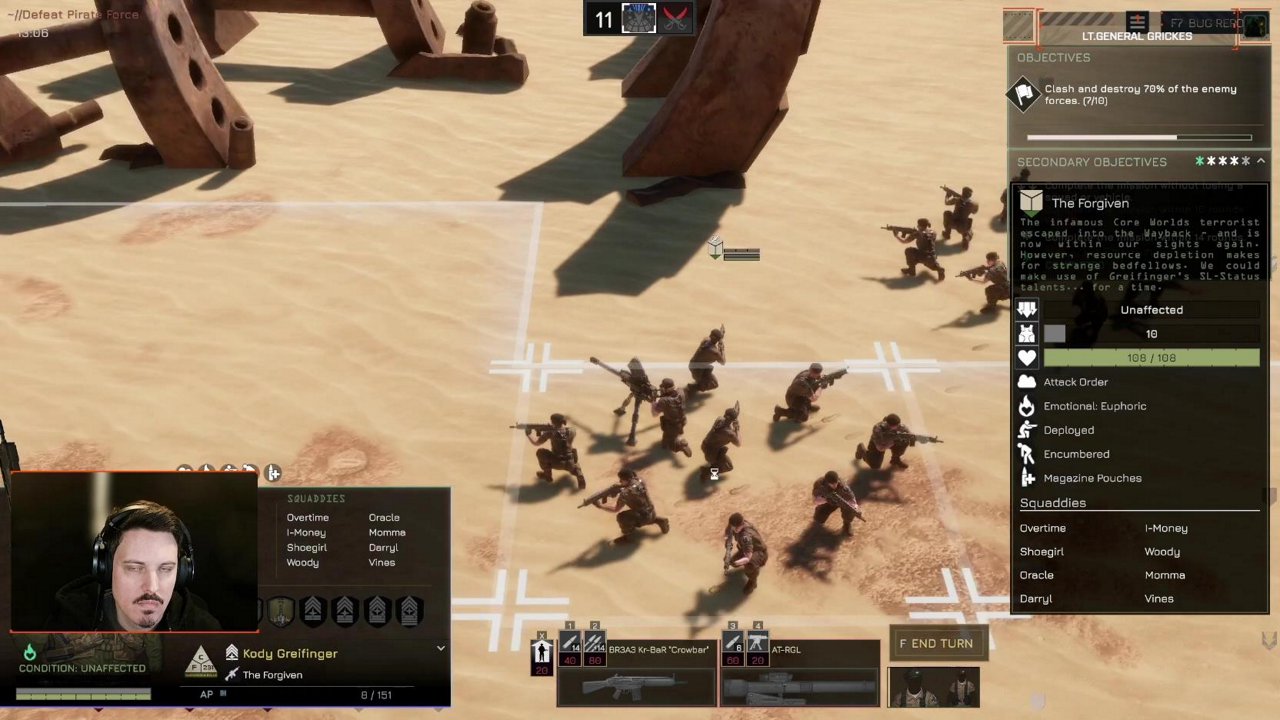Use the tripod deploy ability in slot 4

tap(757, 646)
